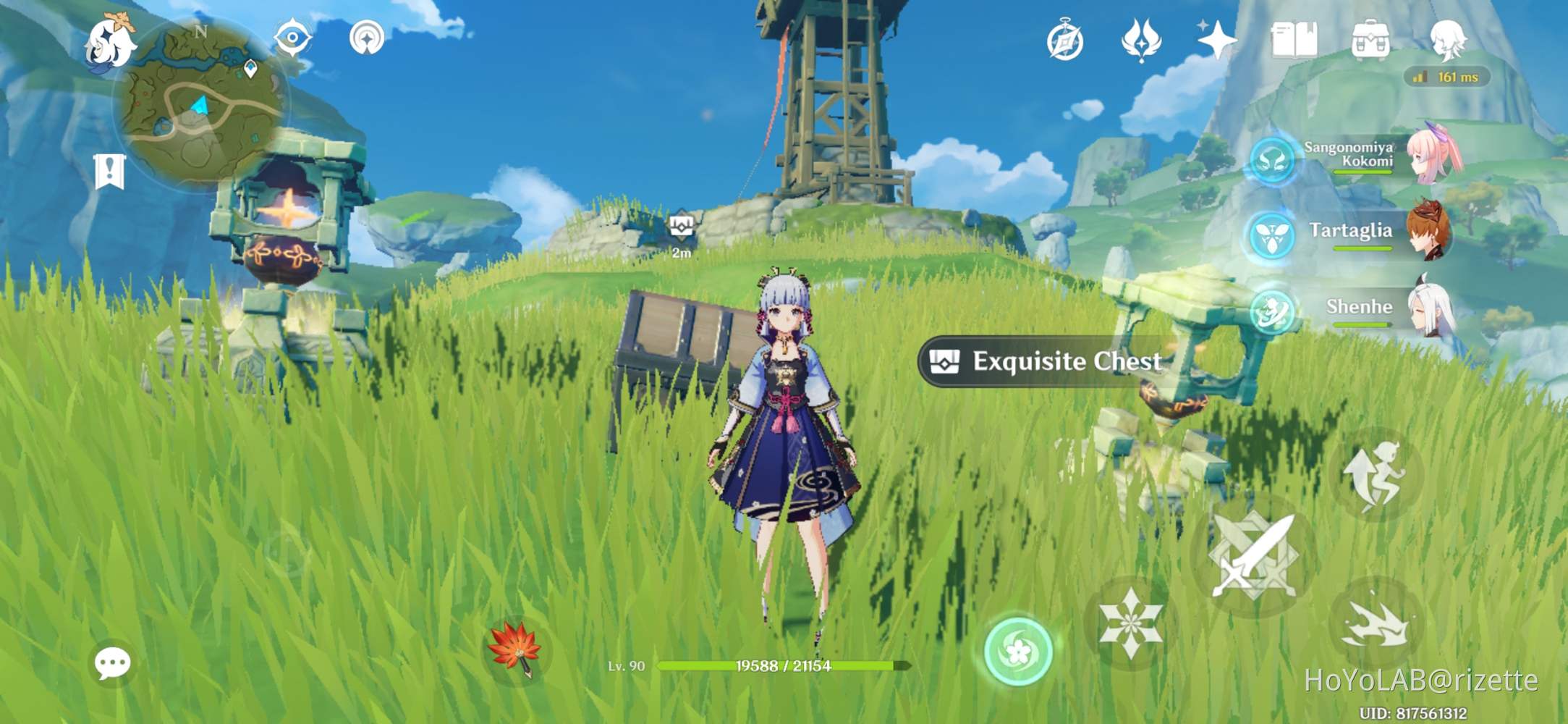Interact with the Exquisite Chest prompt
The width and height of the screenshot is (1568, 724).
click(1043, 362)
